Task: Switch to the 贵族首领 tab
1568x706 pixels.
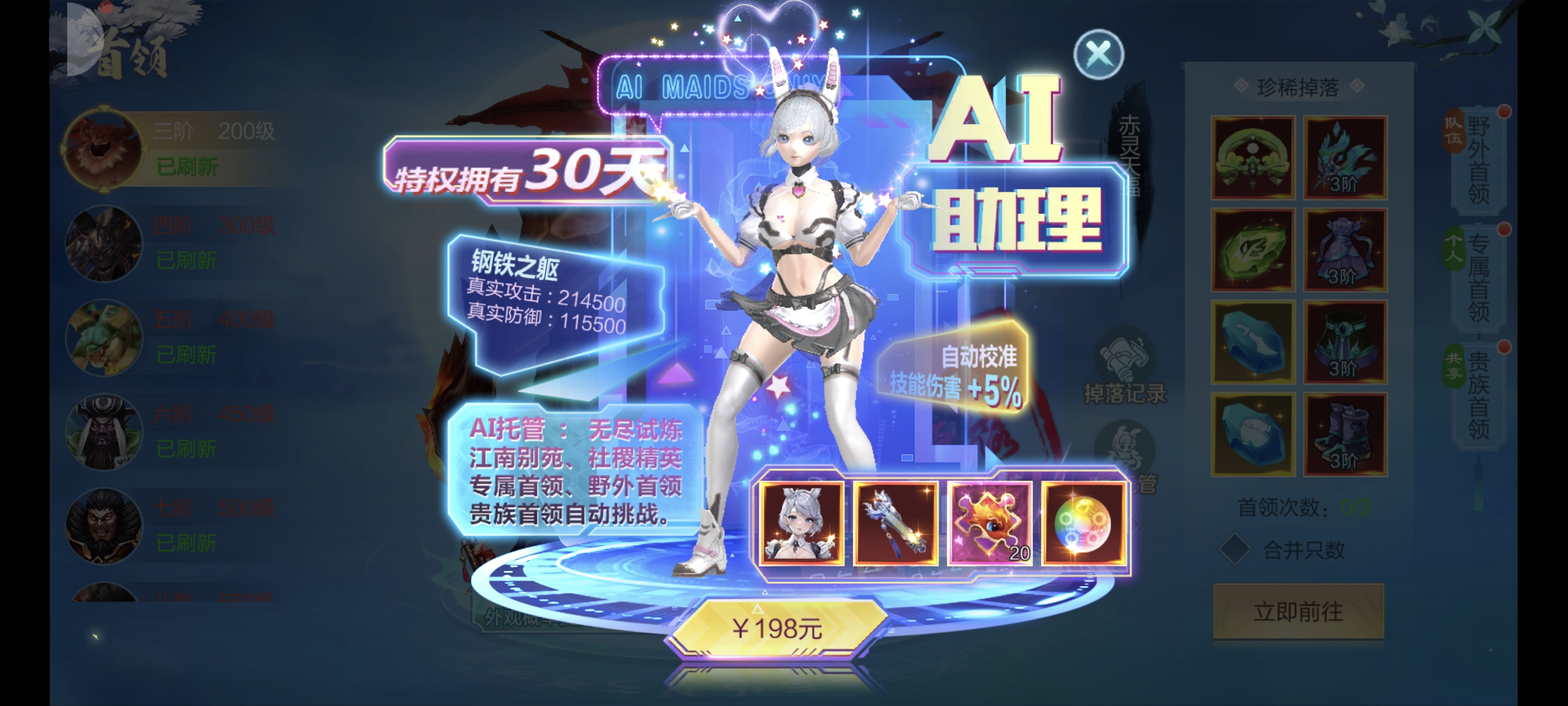Action: [1478, 394]
